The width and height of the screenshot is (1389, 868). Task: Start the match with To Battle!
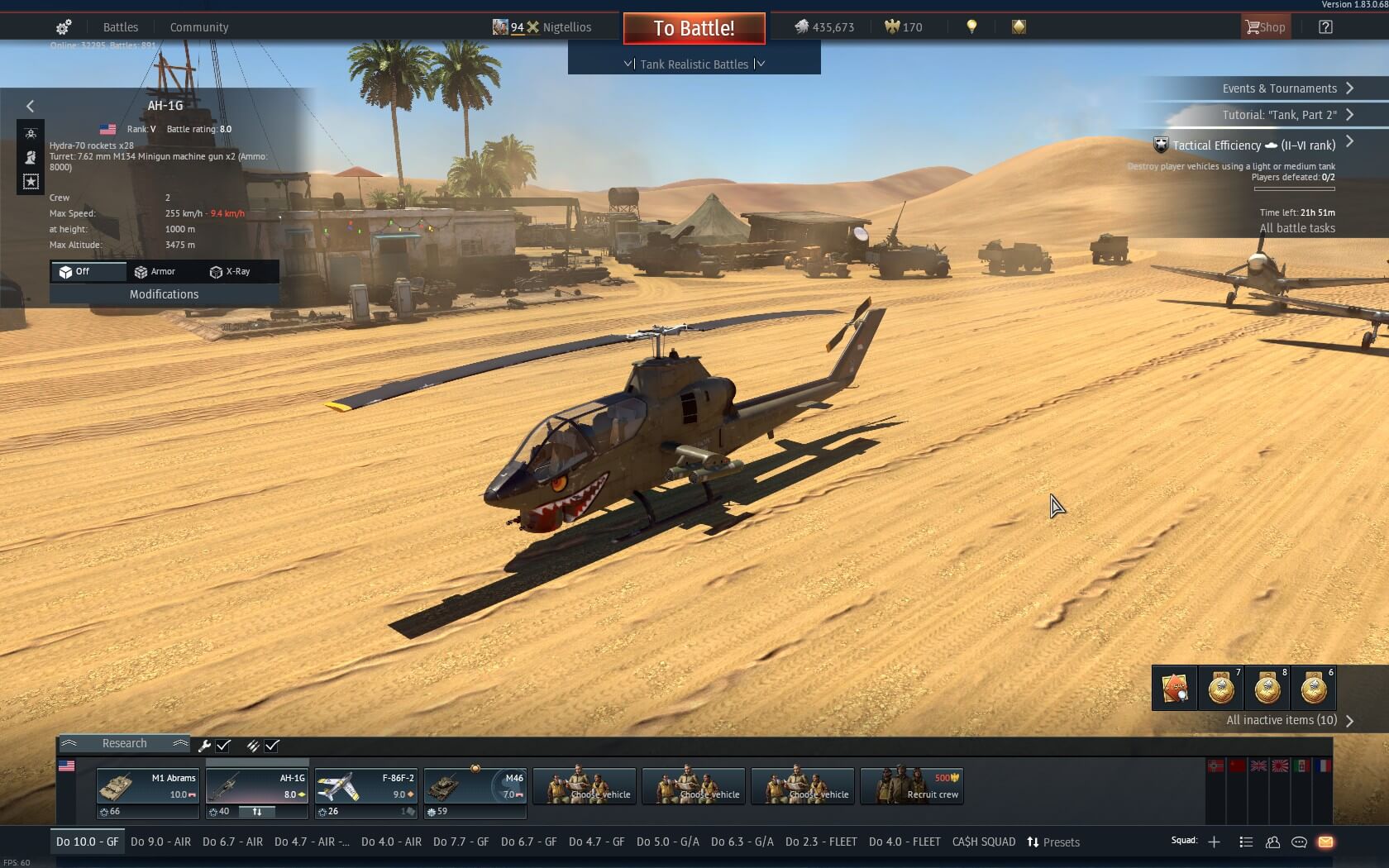694,28
